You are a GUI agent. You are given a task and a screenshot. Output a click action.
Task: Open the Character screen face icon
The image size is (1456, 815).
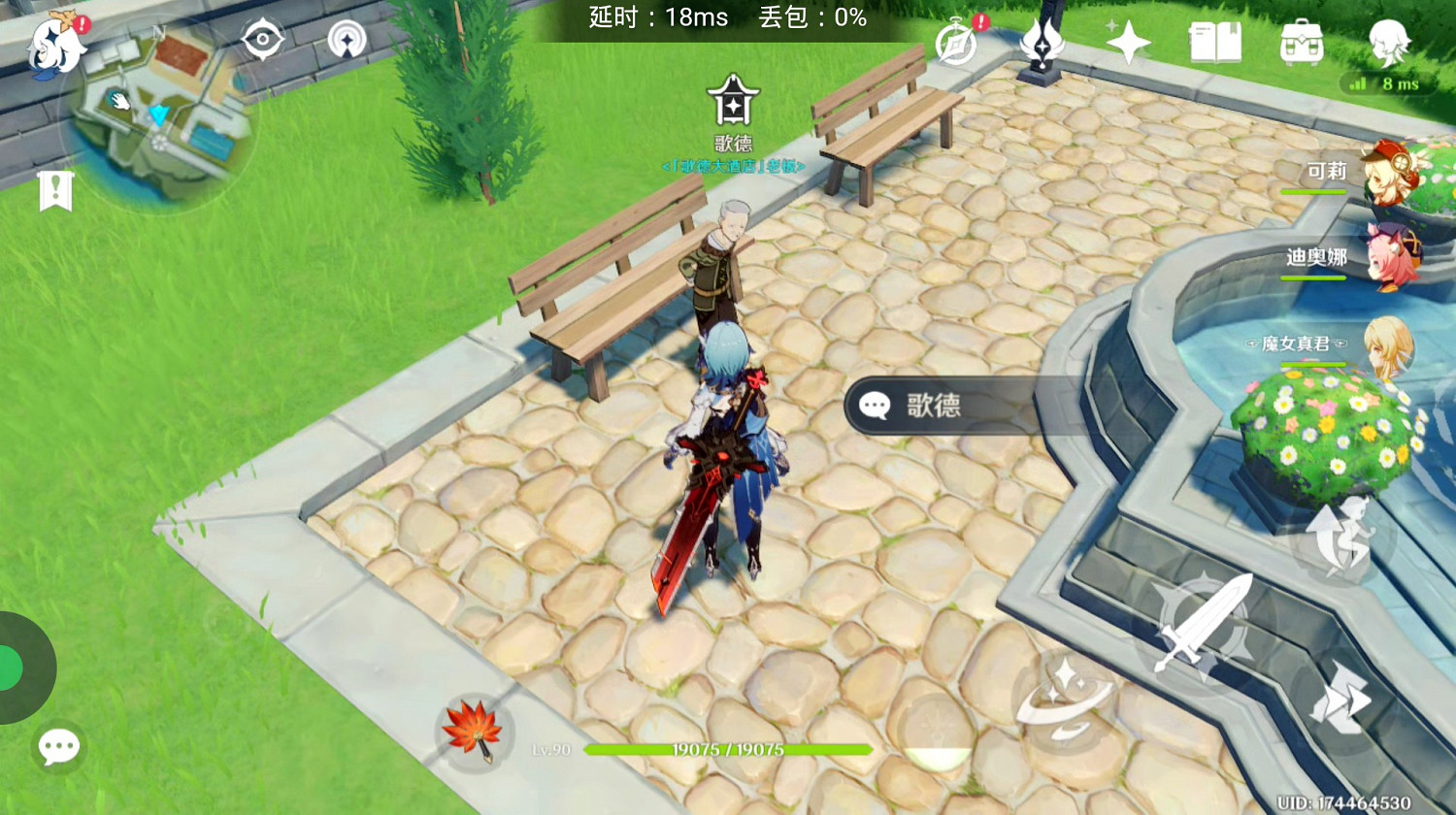pos(1387,44)
